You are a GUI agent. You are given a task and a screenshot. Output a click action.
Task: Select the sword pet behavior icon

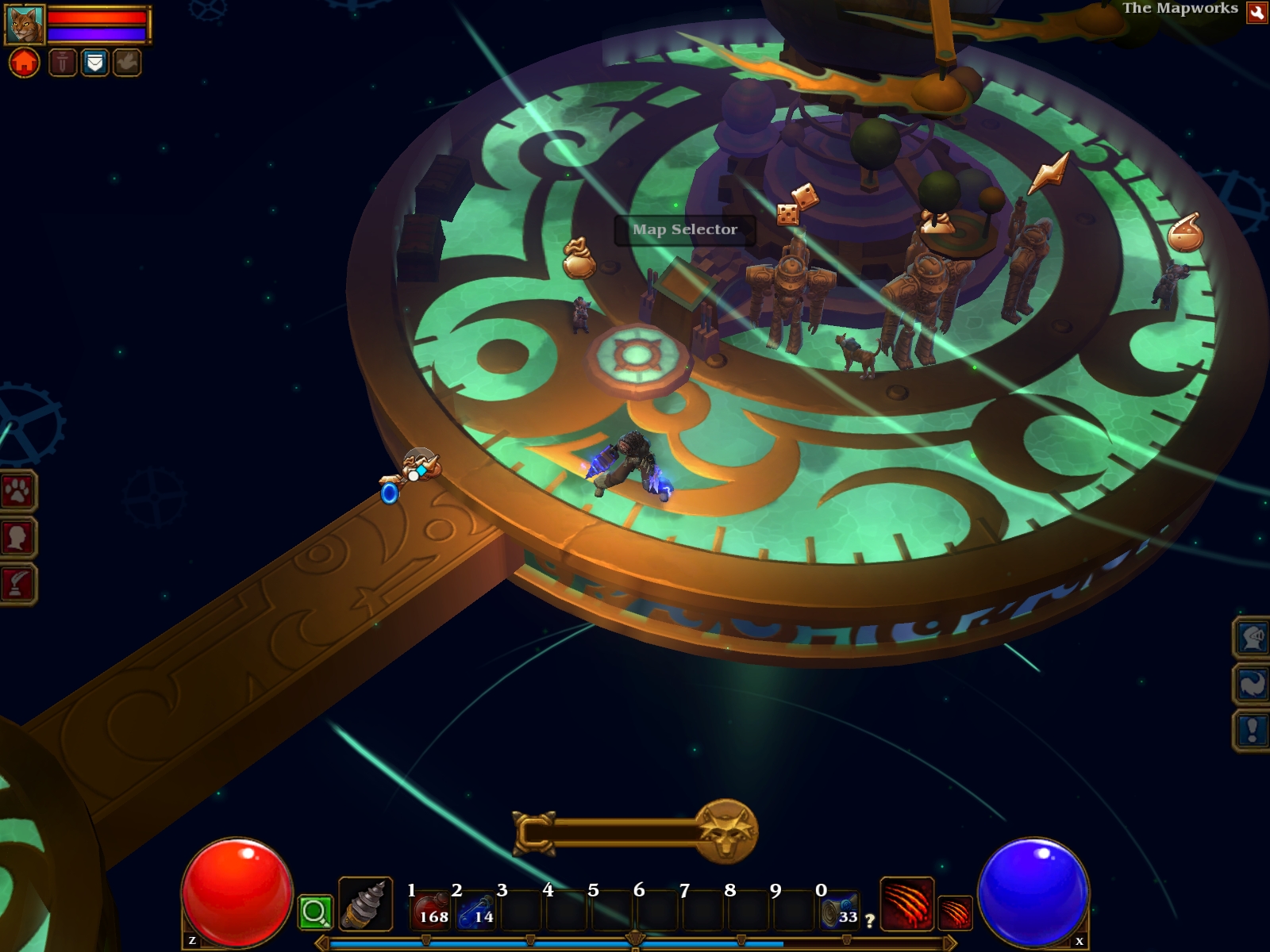(x=63, y=62)
